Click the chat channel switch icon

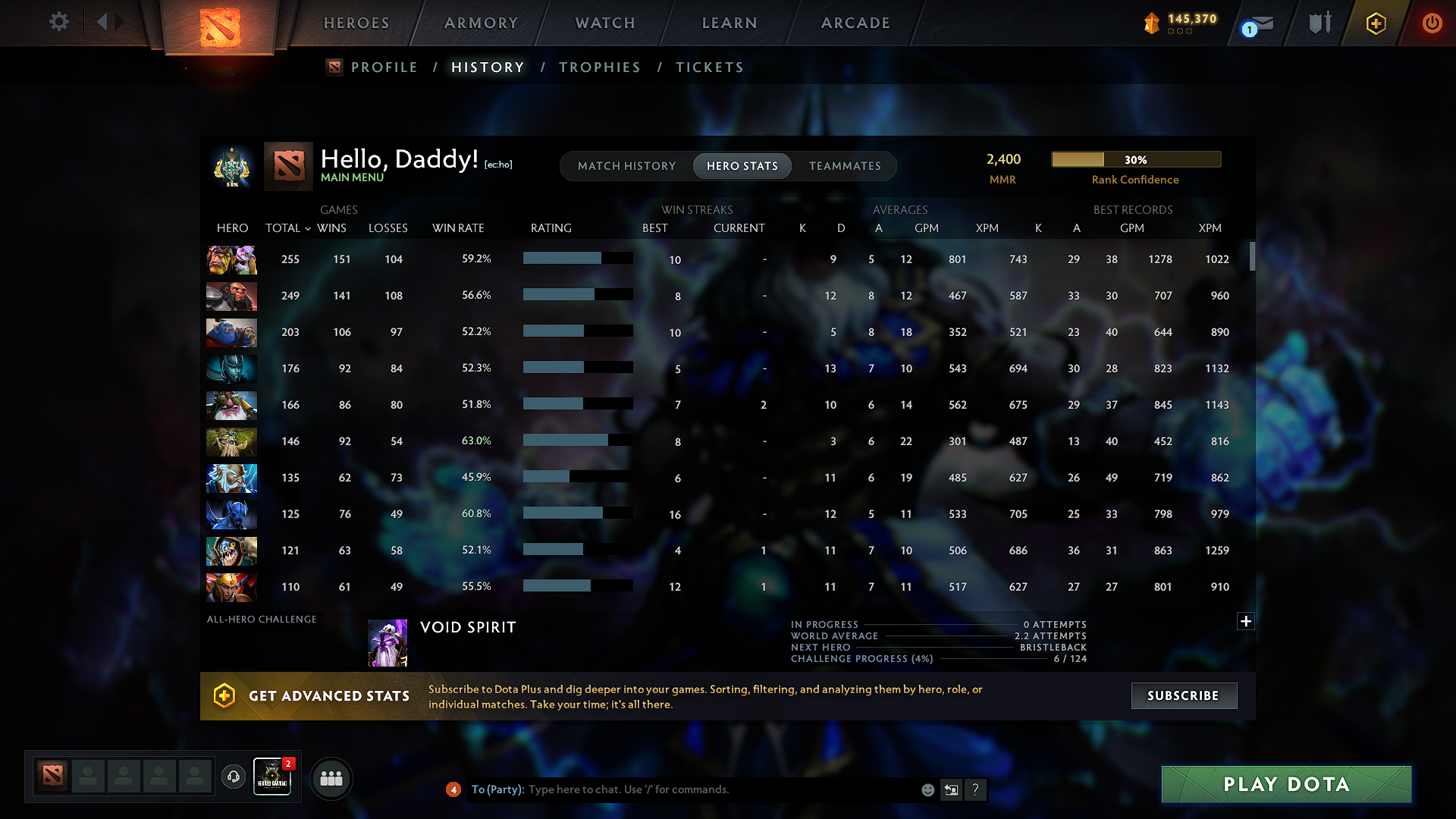pyautogui.click(x=951, y=789)
